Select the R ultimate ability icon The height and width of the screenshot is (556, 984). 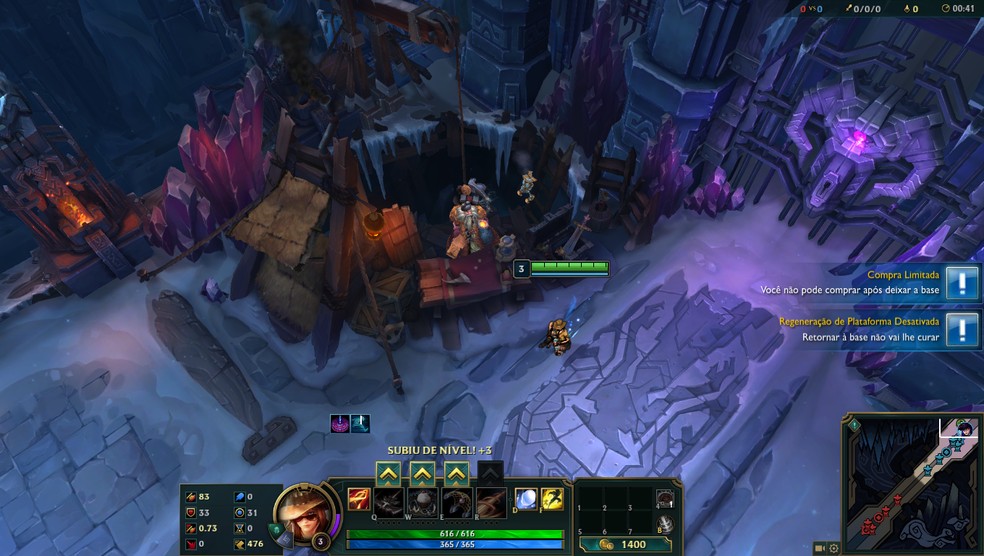pyautogui.click(x=489, y=501)
